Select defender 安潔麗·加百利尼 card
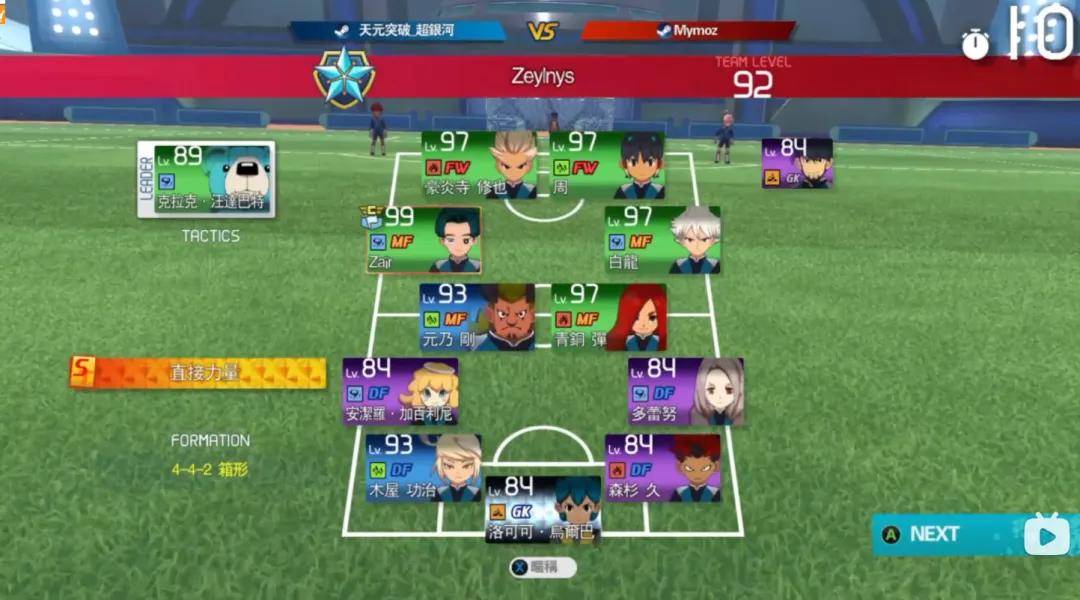Viewport: 1080px width, 600px height. [x=400, y=391]
